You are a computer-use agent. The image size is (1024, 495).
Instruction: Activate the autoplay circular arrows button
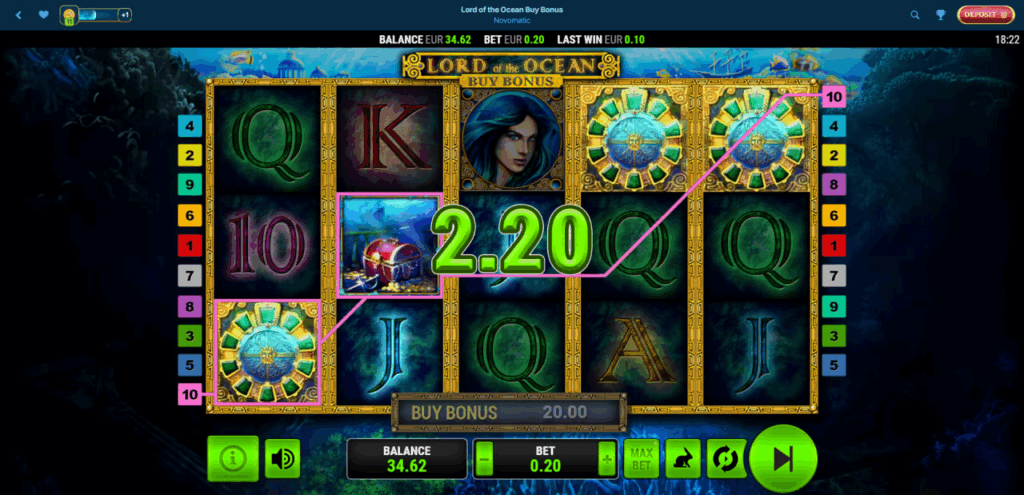(725, 459)
